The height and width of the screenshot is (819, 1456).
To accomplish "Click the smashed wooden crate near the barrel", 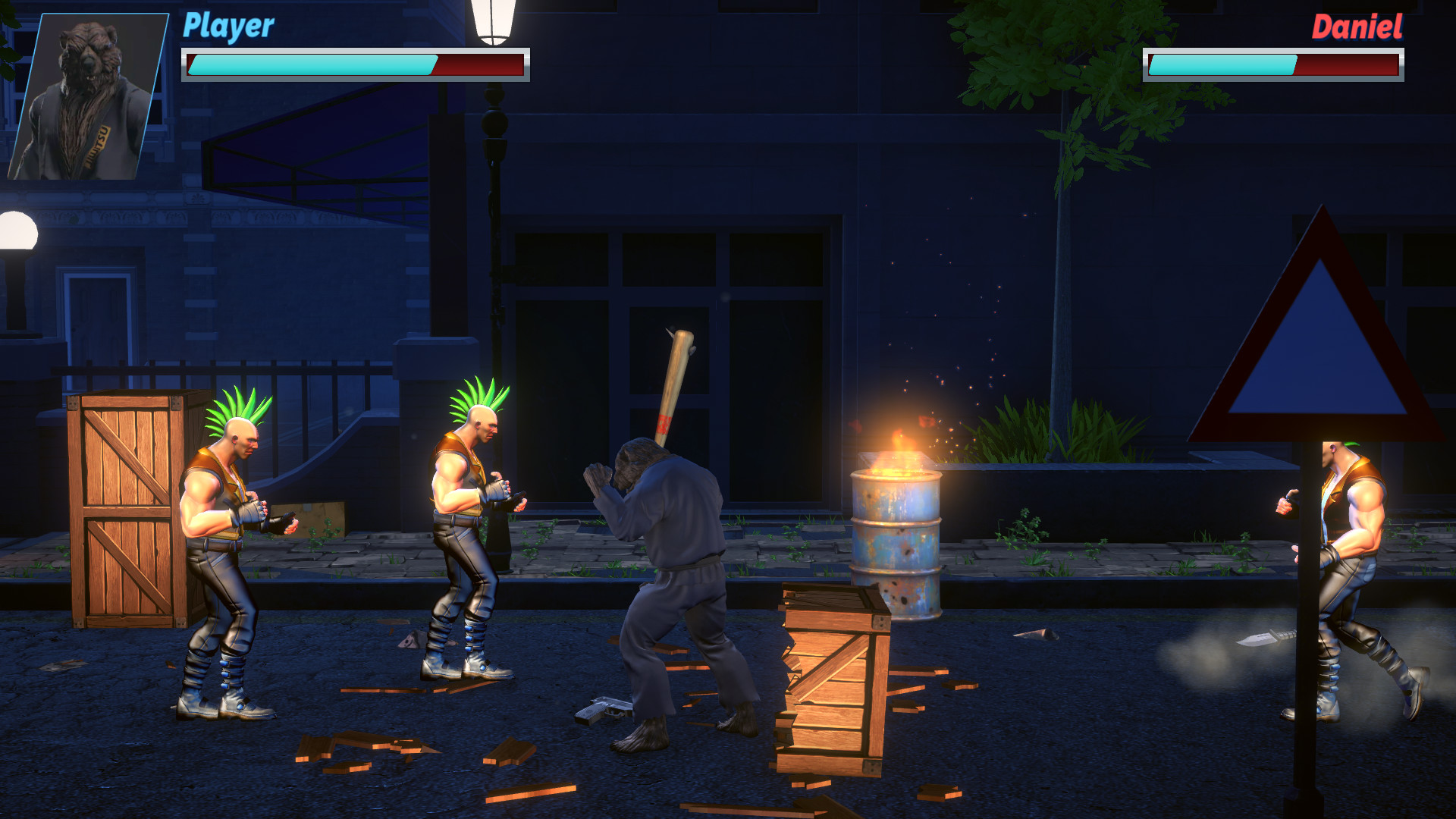I will [x=830, y=675].
